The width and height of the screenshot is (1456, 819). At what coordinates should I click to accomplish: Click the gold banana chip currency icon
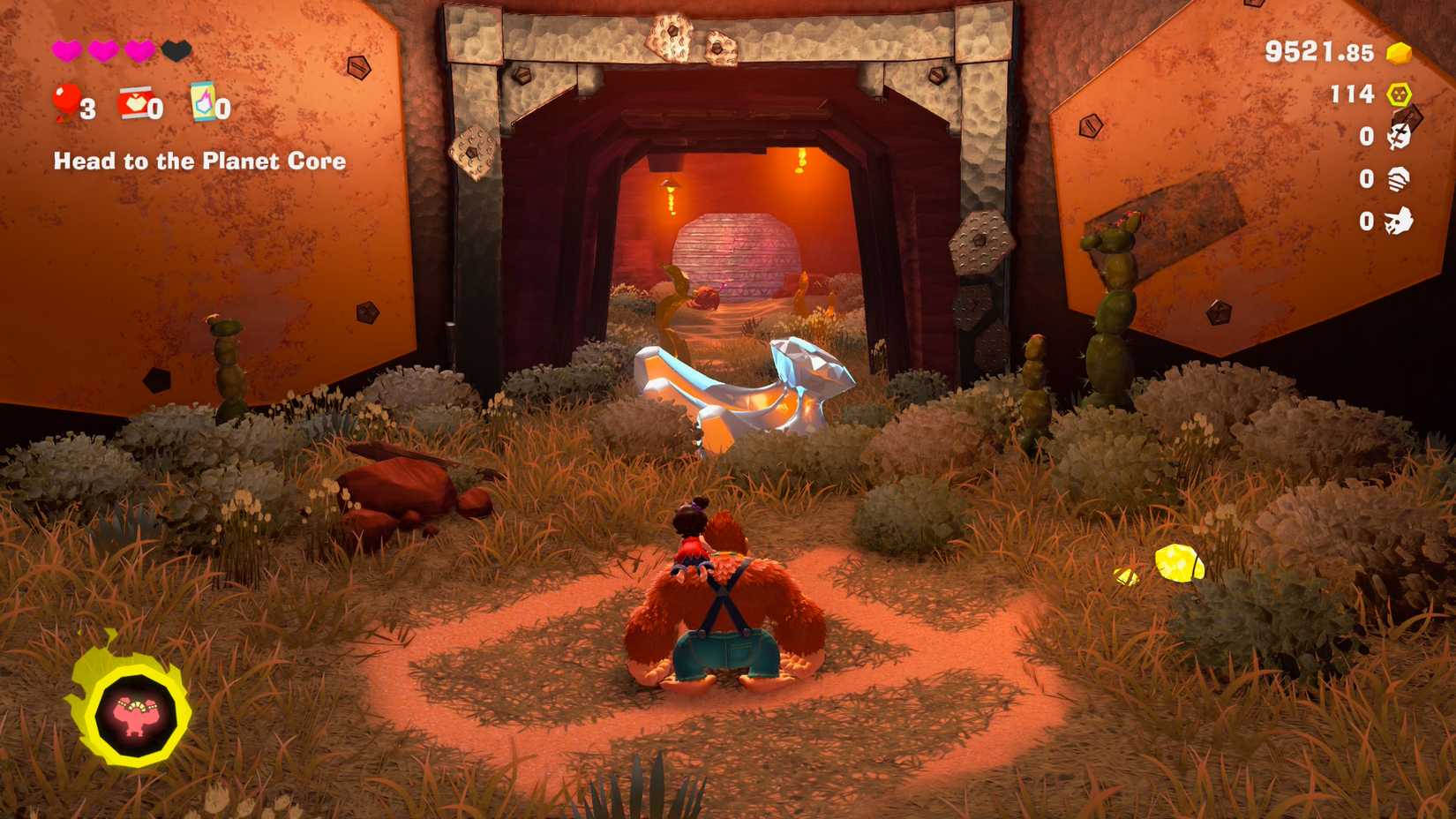point(1398,54)
